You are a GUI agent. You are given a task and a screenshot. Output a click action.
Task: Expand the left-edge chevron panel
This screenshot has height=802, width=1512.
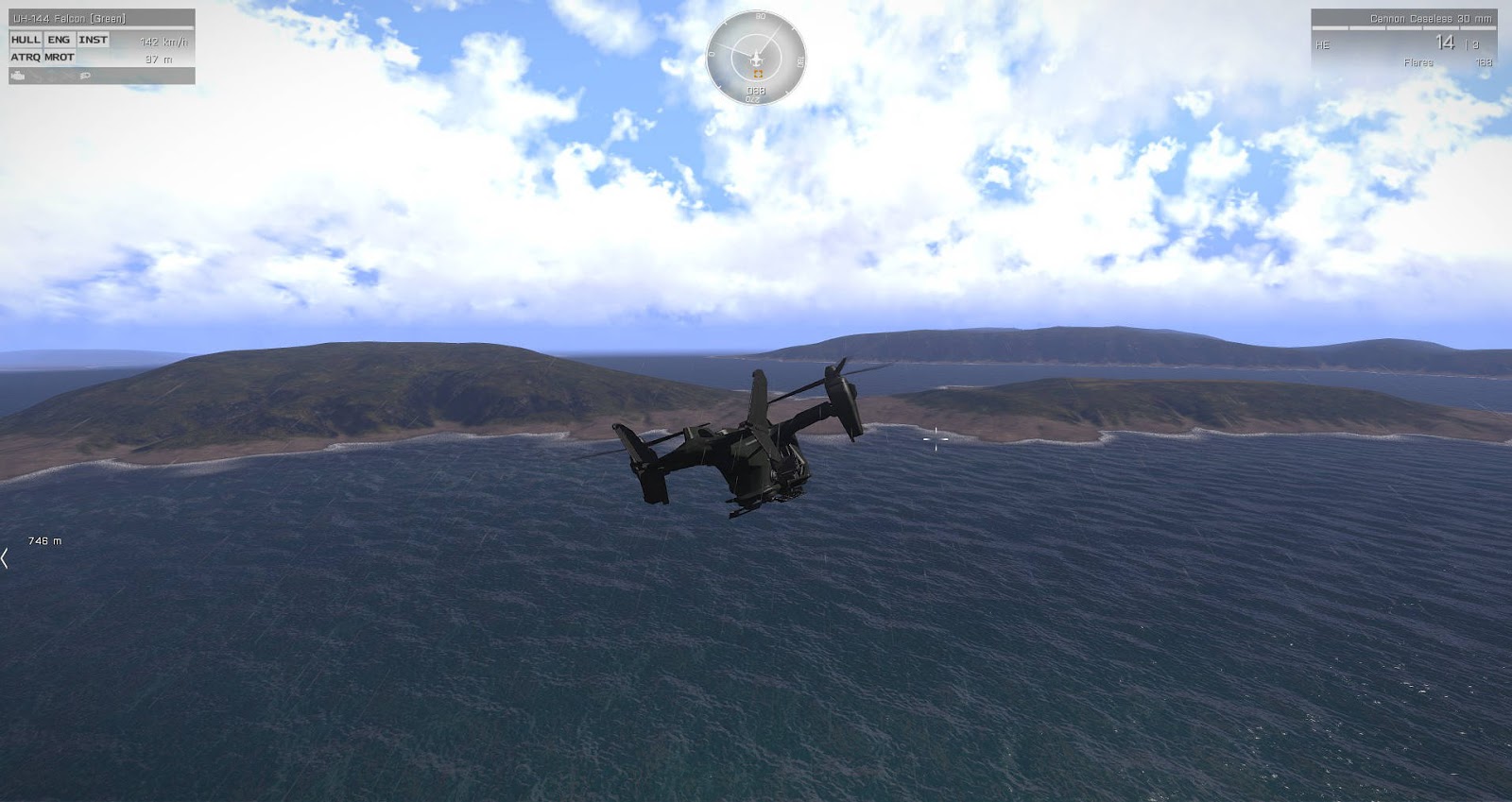click(5, 557)
